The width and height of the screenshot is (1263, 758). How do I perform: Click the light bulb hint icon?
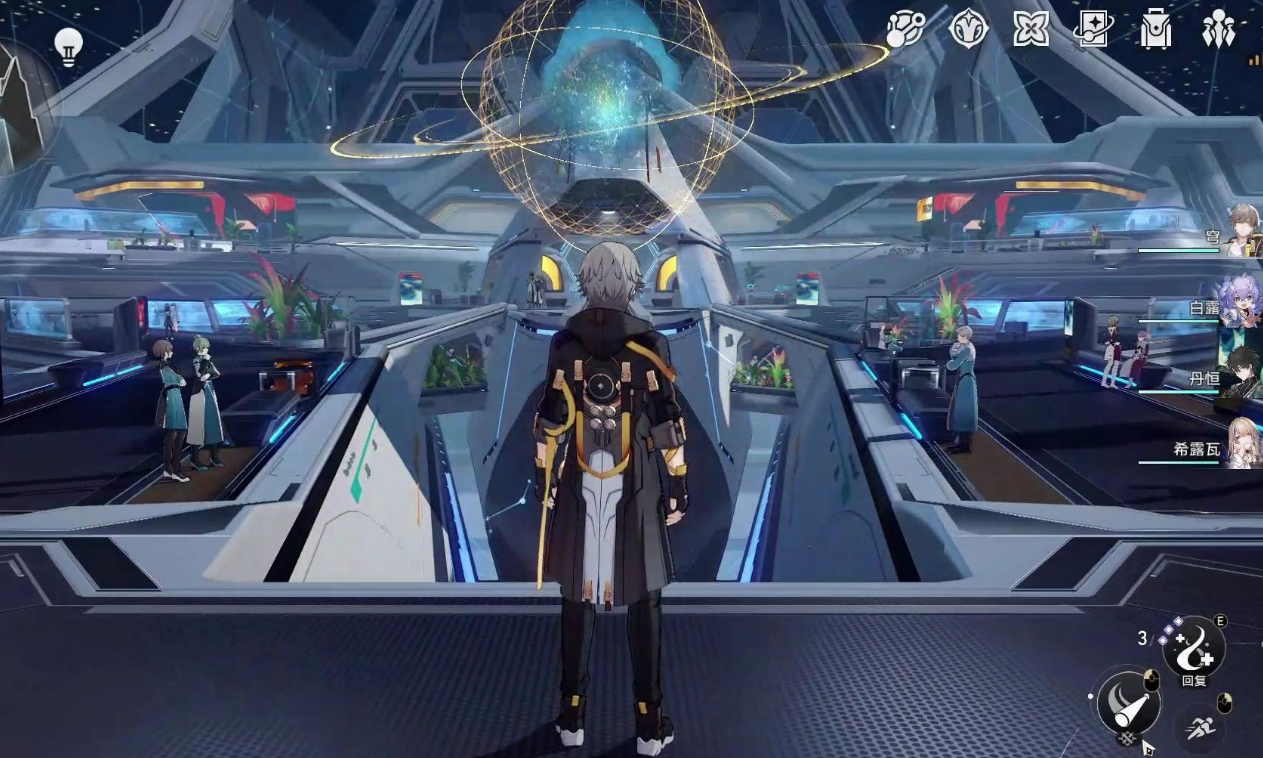pos(68,46)
